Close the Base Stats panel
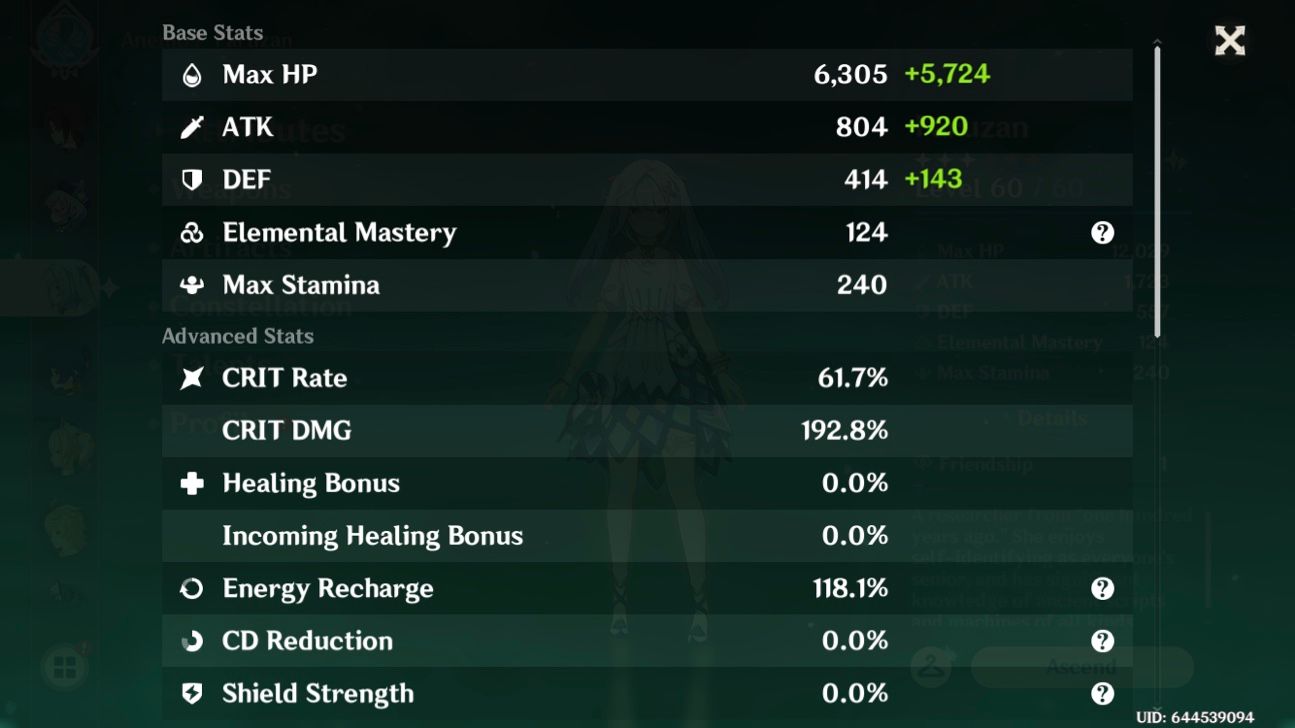Viewport: 1295px width, 728px height. coord(1229,40)
